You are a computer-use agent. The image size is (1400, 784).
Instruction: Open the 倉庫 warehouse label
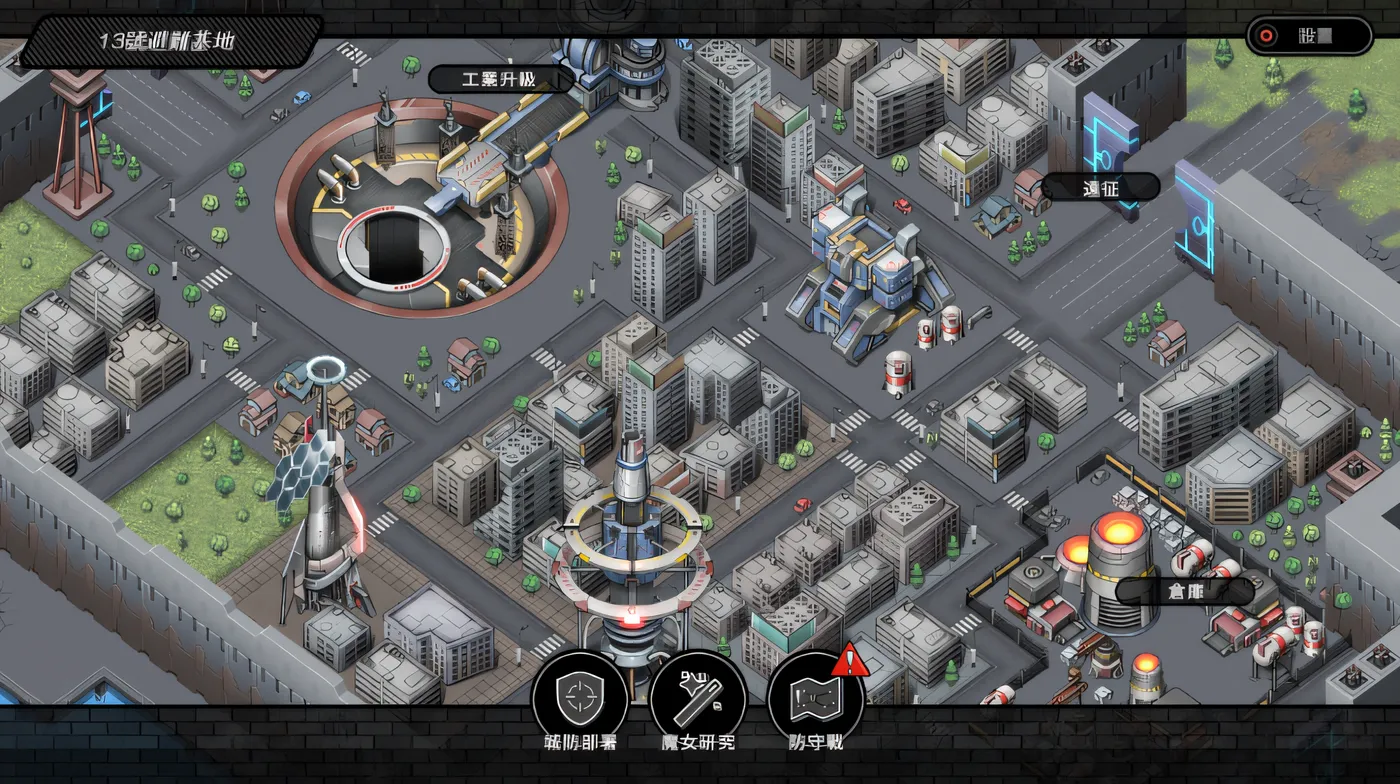(x=1185, y=590)
